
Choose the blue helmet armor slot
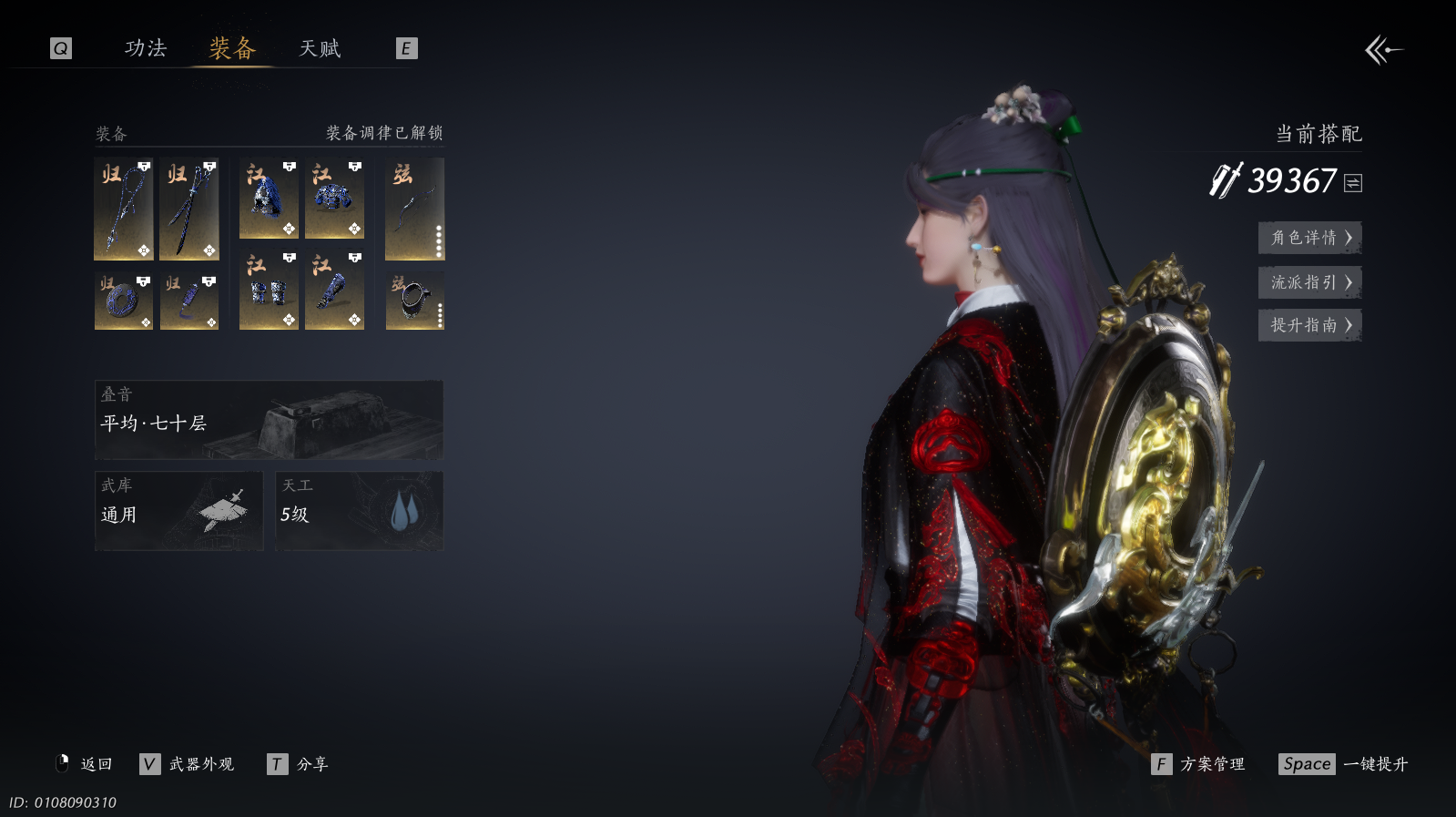[x=269, y=199]
